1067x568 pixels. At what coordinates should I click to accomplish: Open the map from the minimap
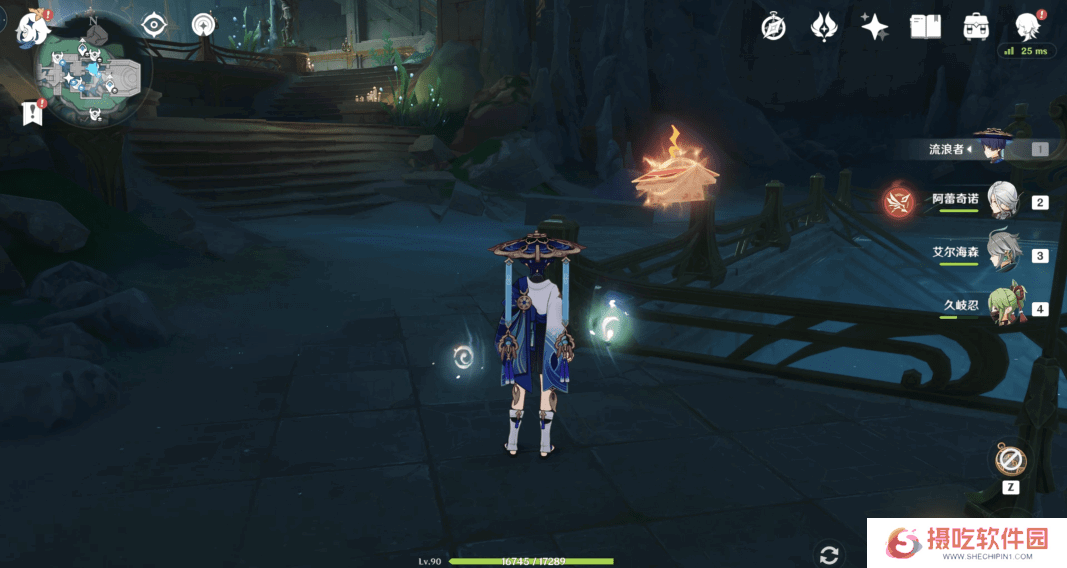(94, 78)
